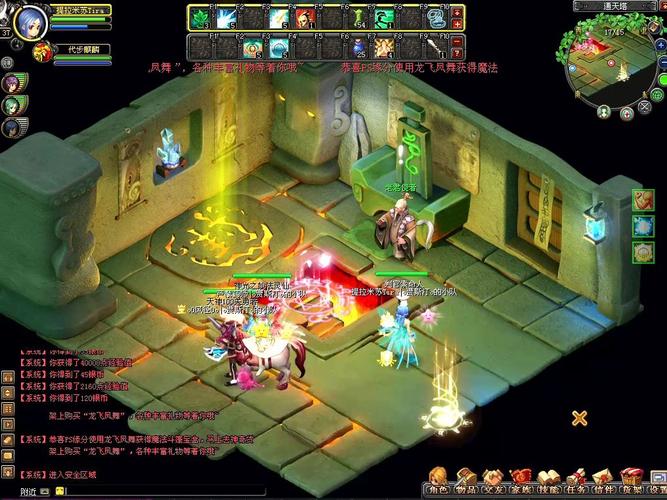Open the 货架 shop stall
This screenshot has width=667, height=500.
629,479
